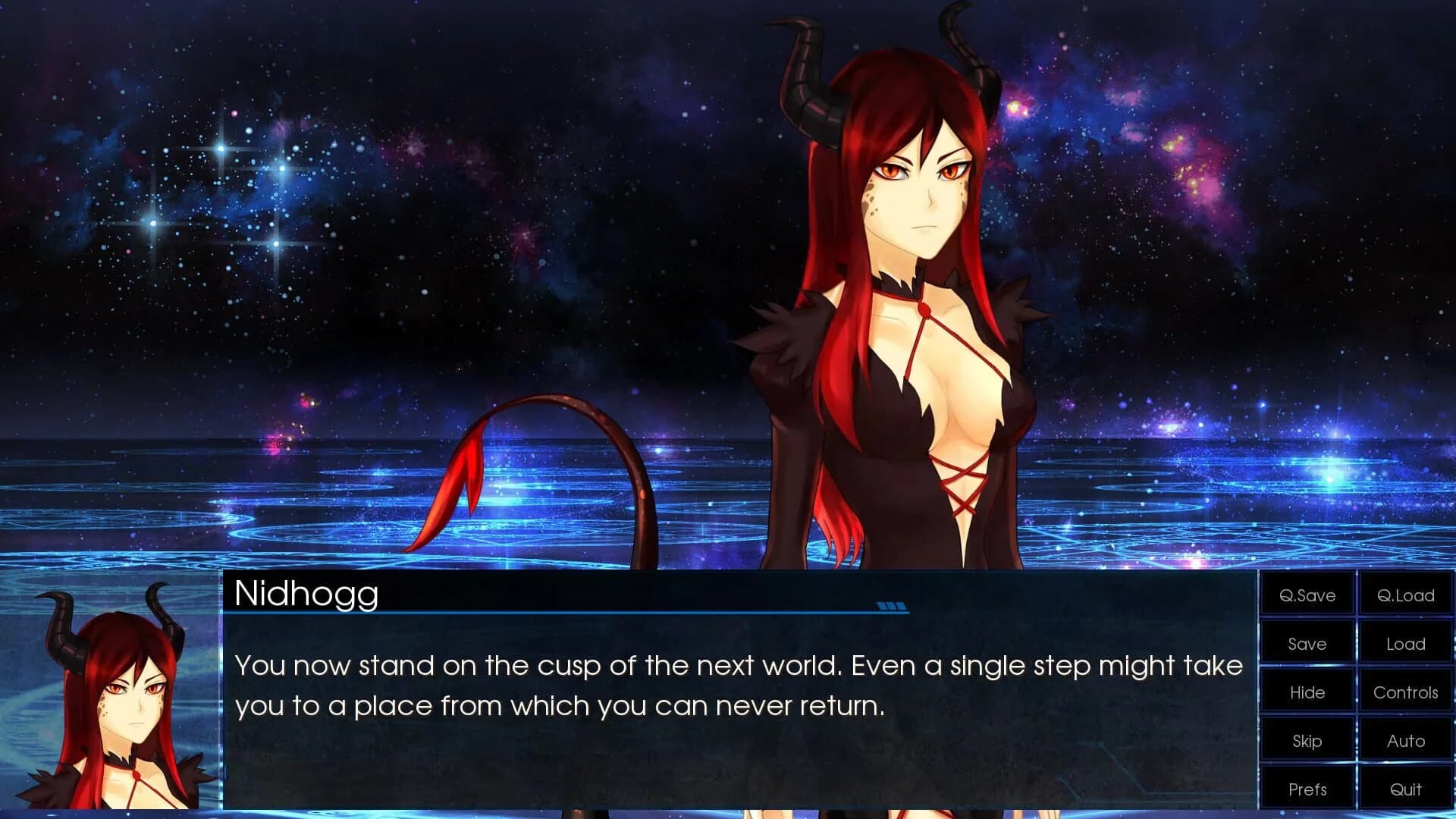Image resolution: width=1456 pixels, height=819 pixels.
Task: Click the Q.Load quick load button
Action: pyautogui.click(x=1405, y=596)
